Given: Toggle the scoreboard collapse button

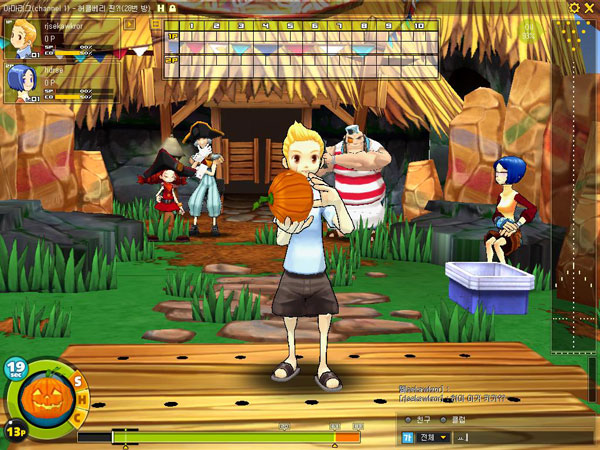Looking at the screenshot, I should [x=155, y=22].
